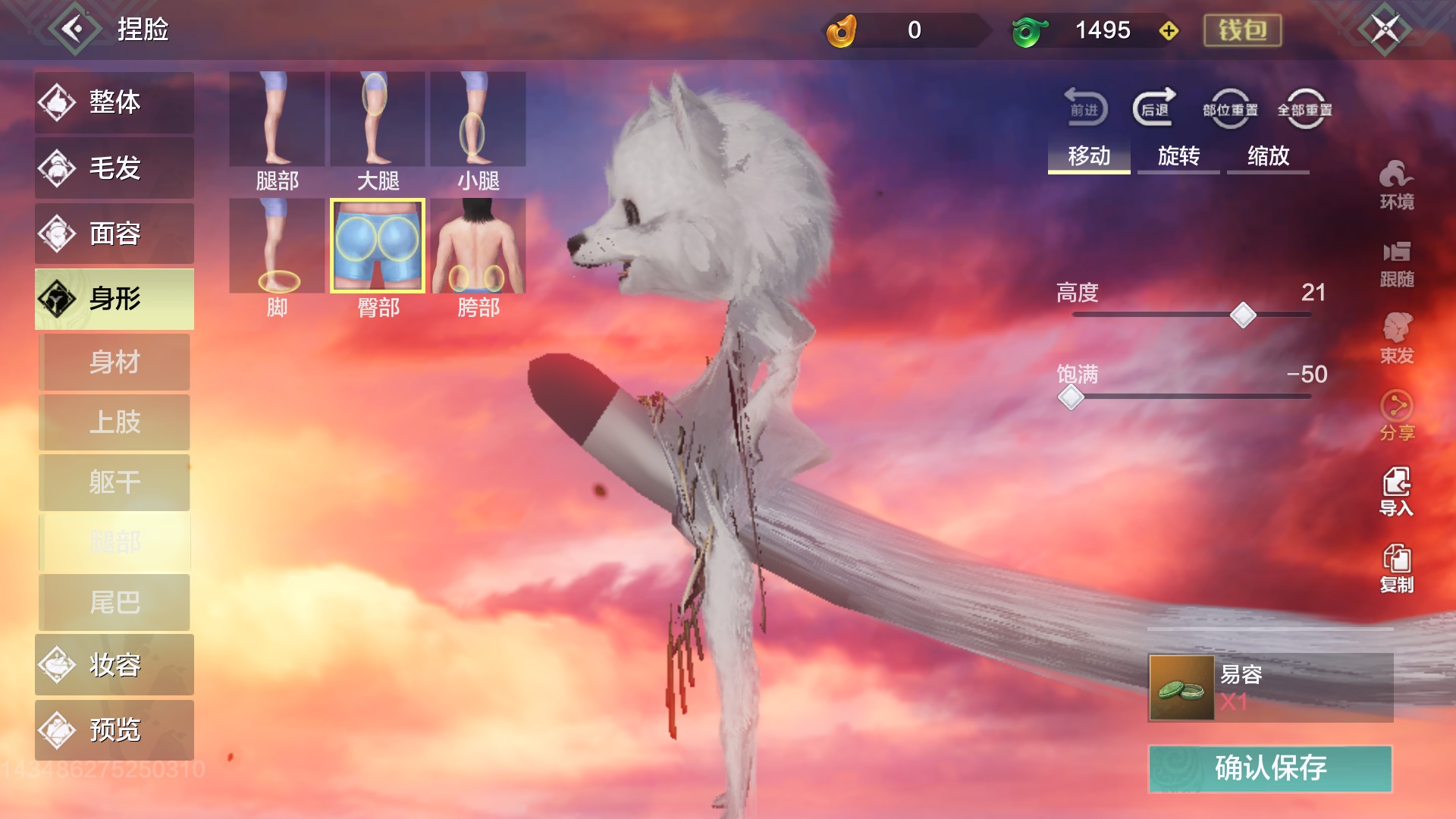Select the 整体 overall category
The image size is (1456, 819).
pyautogui.click(x=115, y=102)
